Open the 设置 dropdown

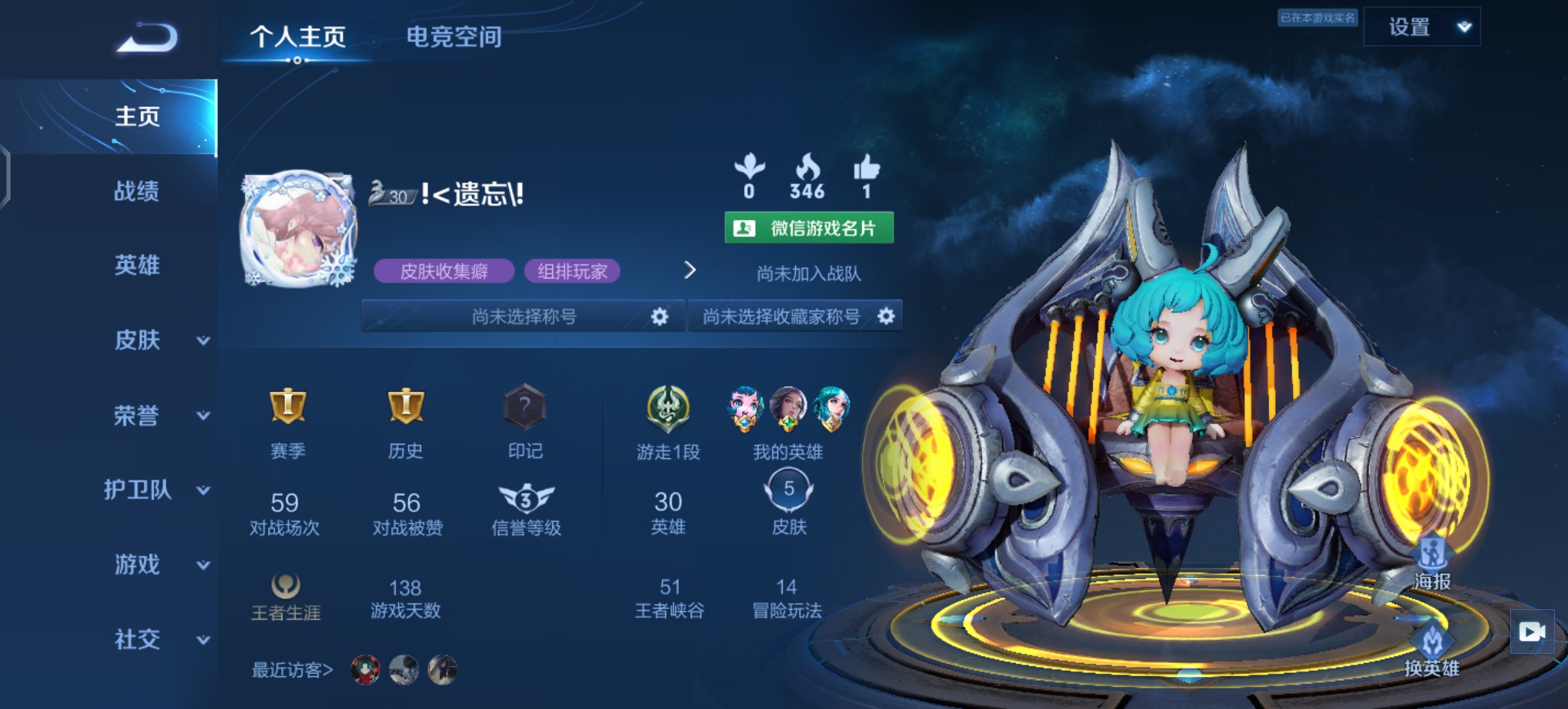point(1422,27)
